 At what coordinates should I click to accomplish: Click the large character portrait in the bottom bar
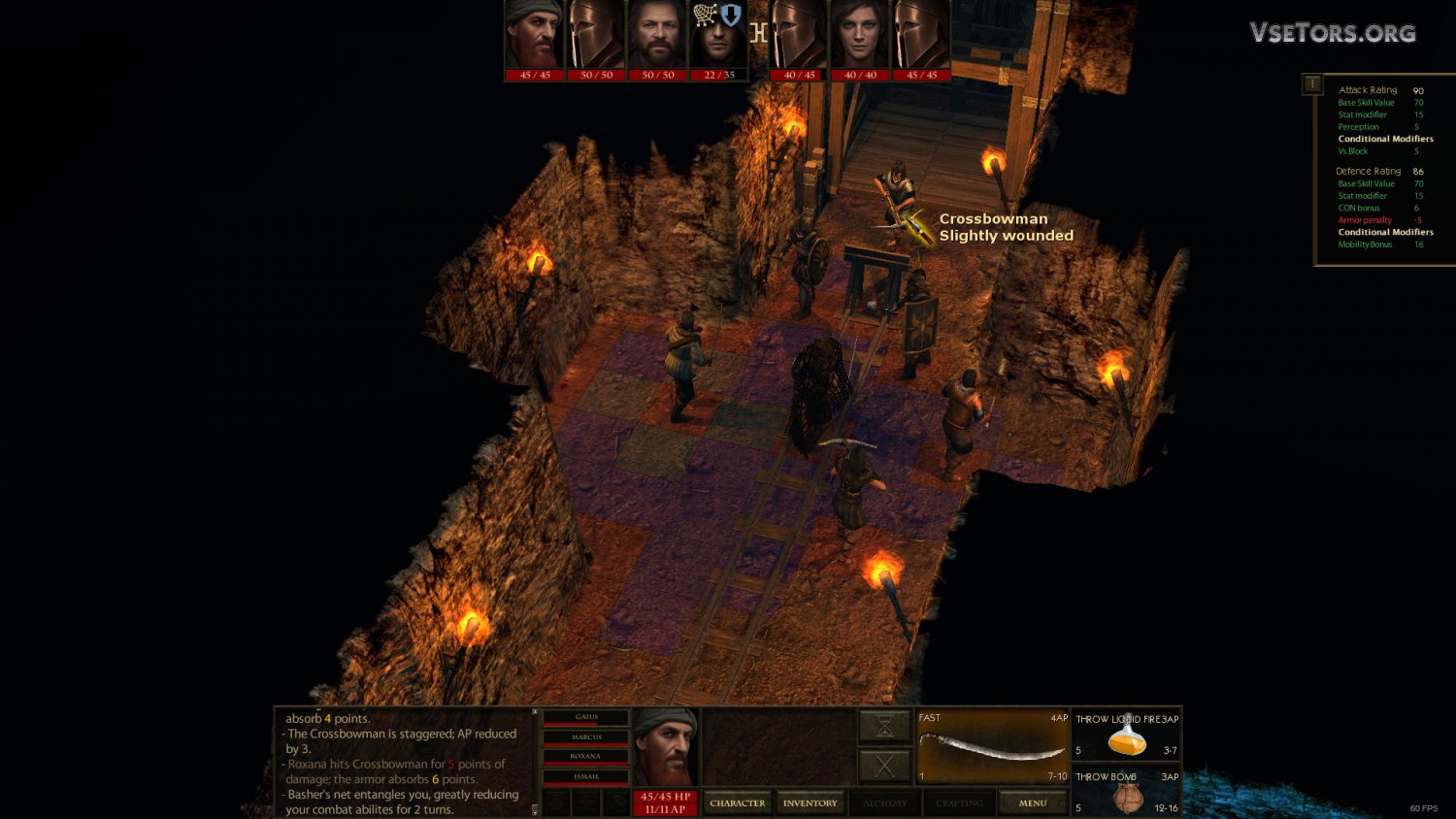665,747
